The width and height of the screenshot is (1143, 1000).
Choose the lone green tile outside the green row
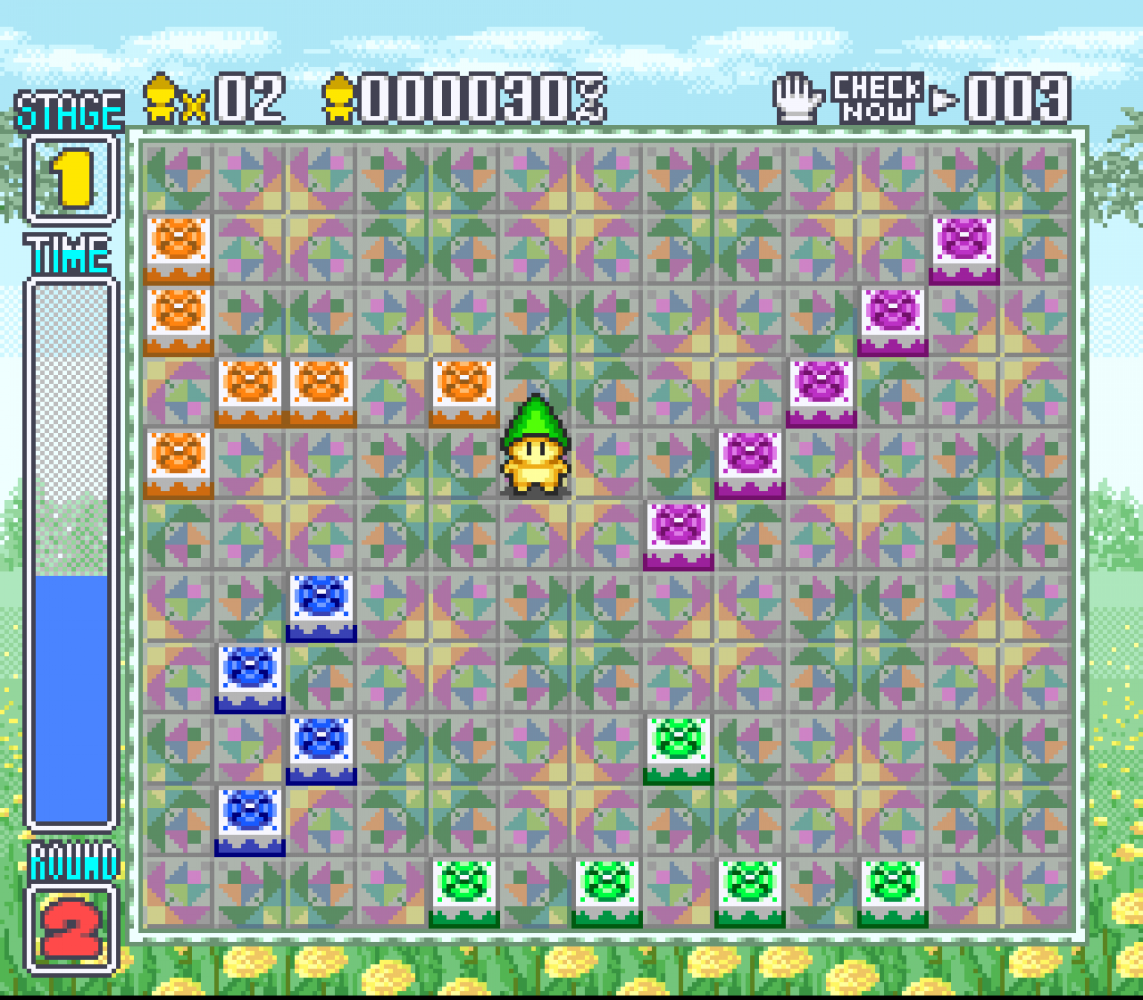click(x=678, y=744)
